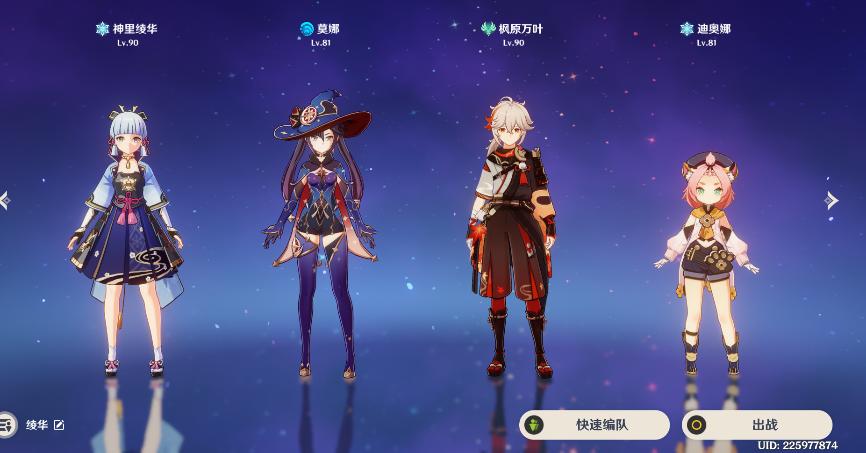Pick the 迪奥娜 character slot
The width and height of the screenshot is (866, 453).
[707, 260]
